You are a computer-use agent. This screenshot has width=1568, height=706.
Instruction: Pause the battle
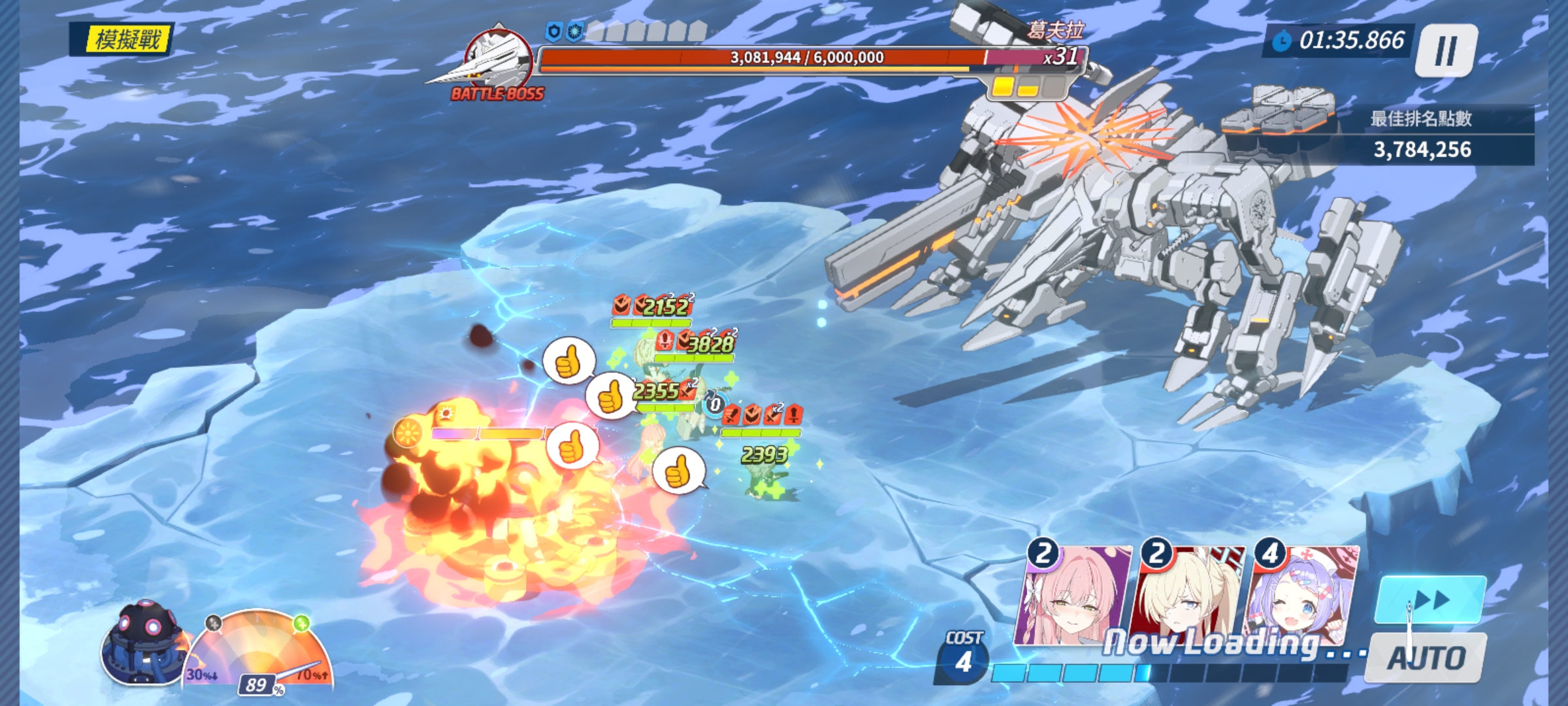1445,51
